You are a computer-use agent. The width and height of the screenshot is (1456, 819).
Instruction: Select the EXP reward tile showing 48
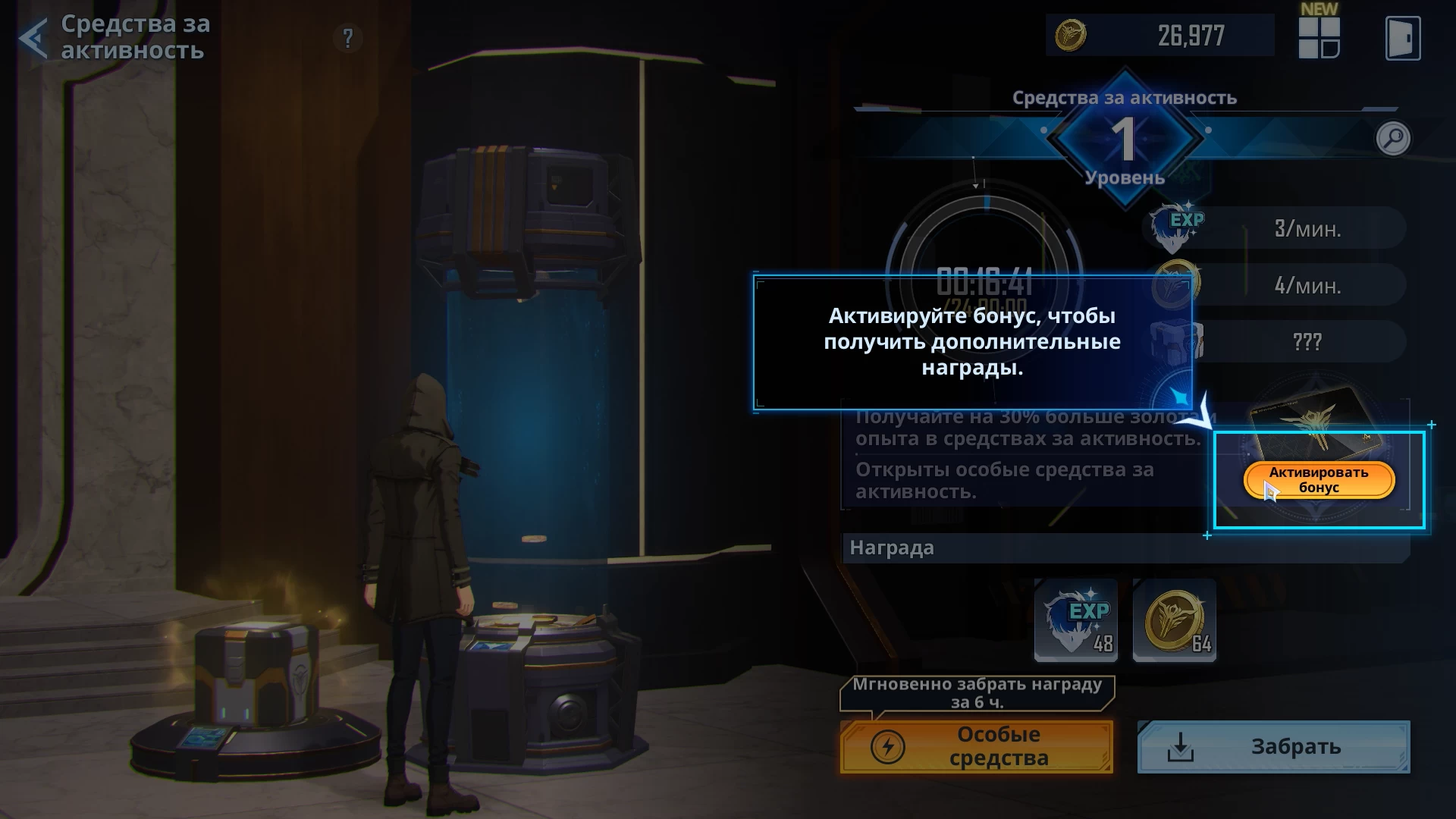click(1076, 620)
